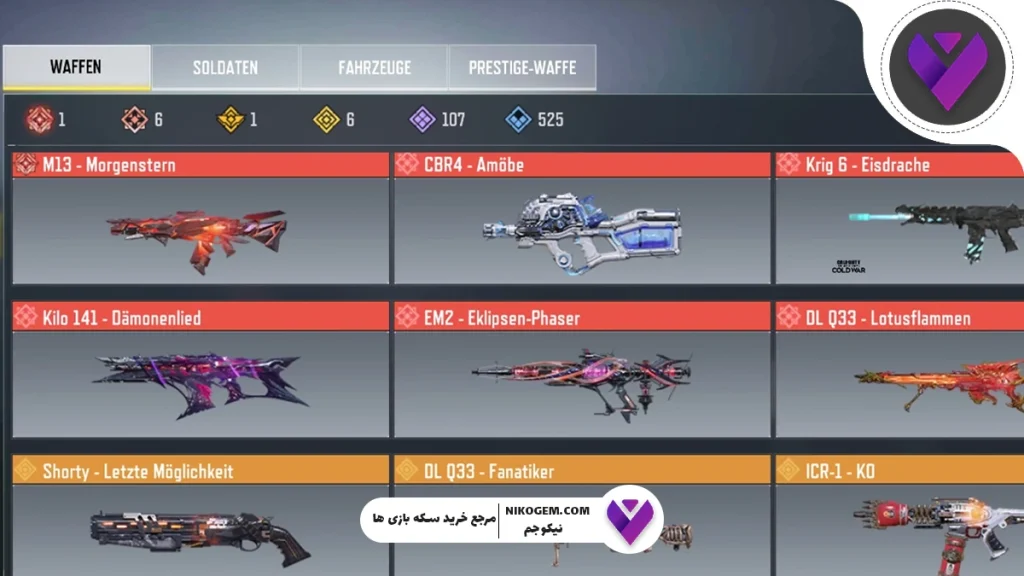Filter by purple rarity showing 107

(438, 120)
